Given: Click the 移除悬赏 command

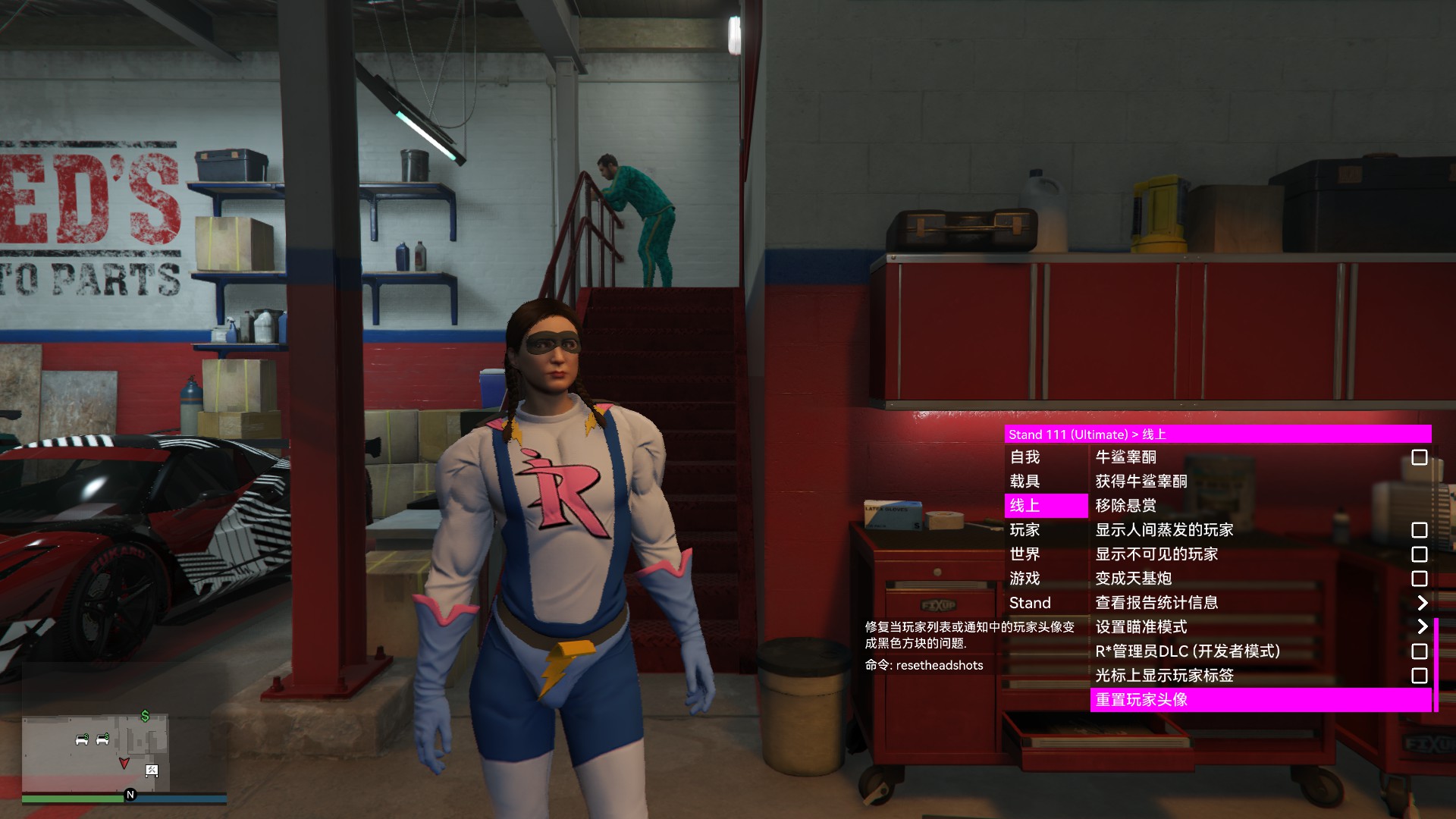Looking at the screenshot, I should coord(1126,506).
